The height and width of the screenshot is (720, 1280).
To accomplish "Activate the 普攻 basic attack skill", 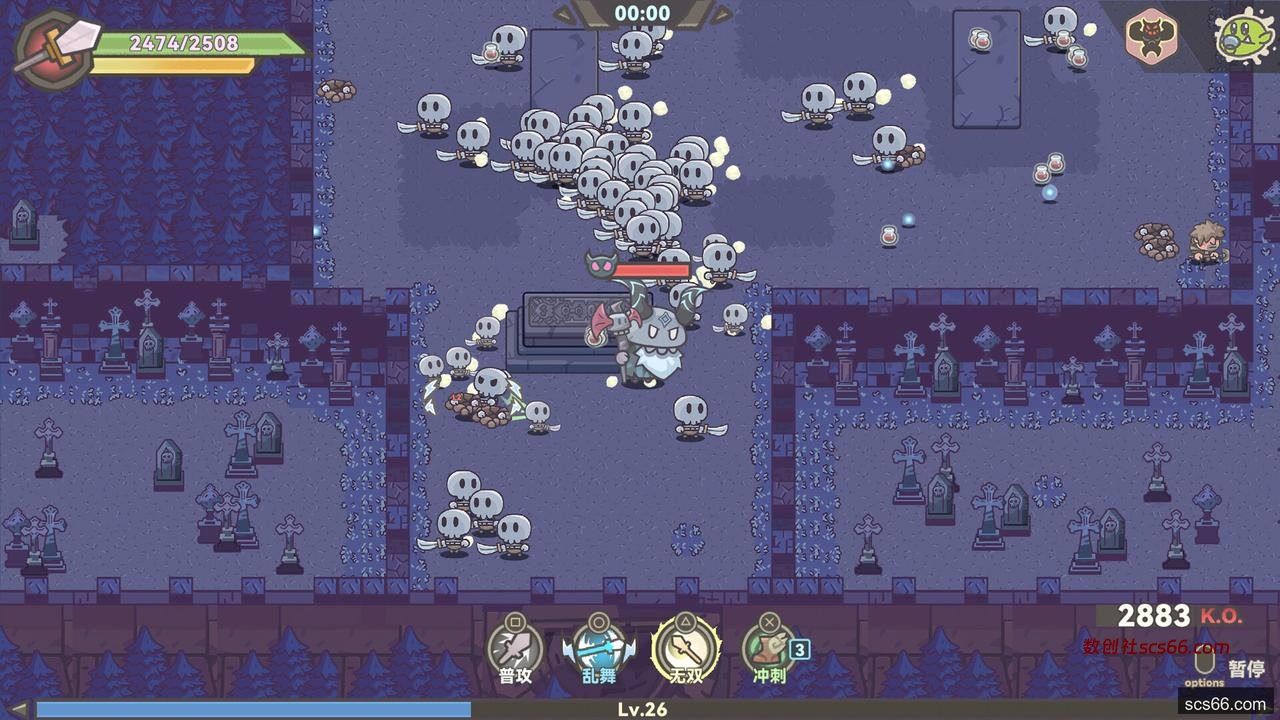I will click(514, 649).
